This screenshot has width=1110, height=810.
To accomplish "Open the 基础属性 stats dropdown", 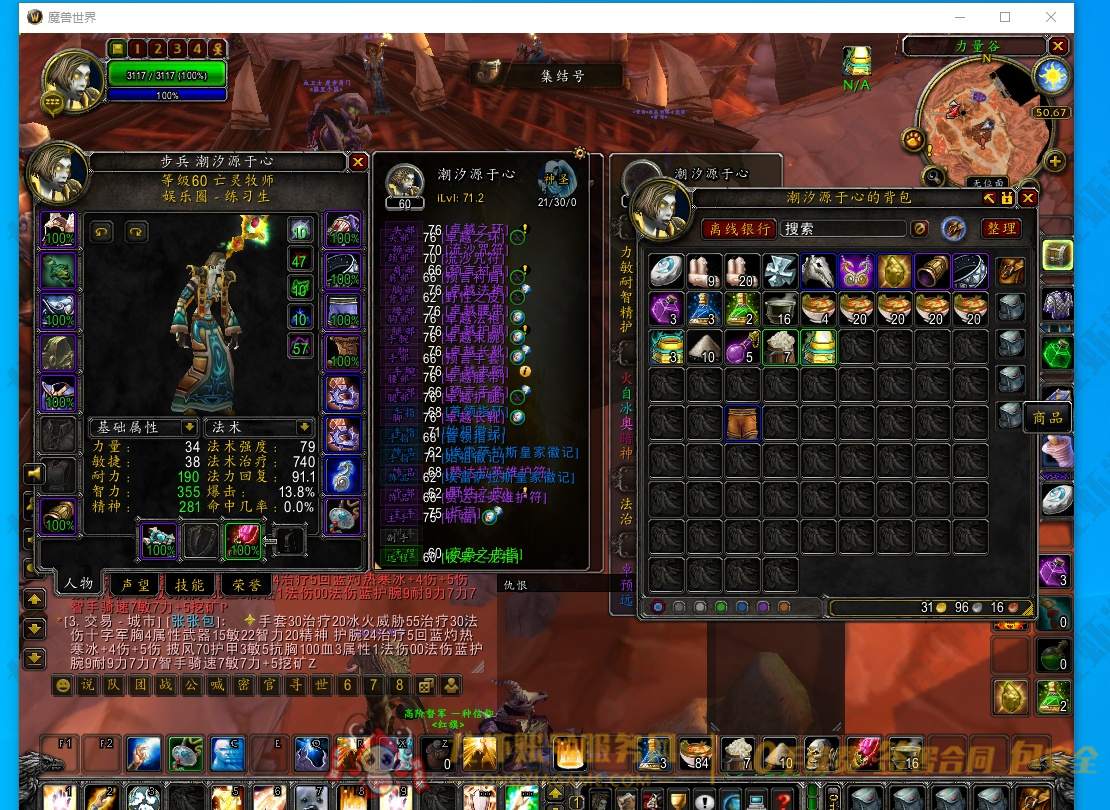I will [143, 427].
